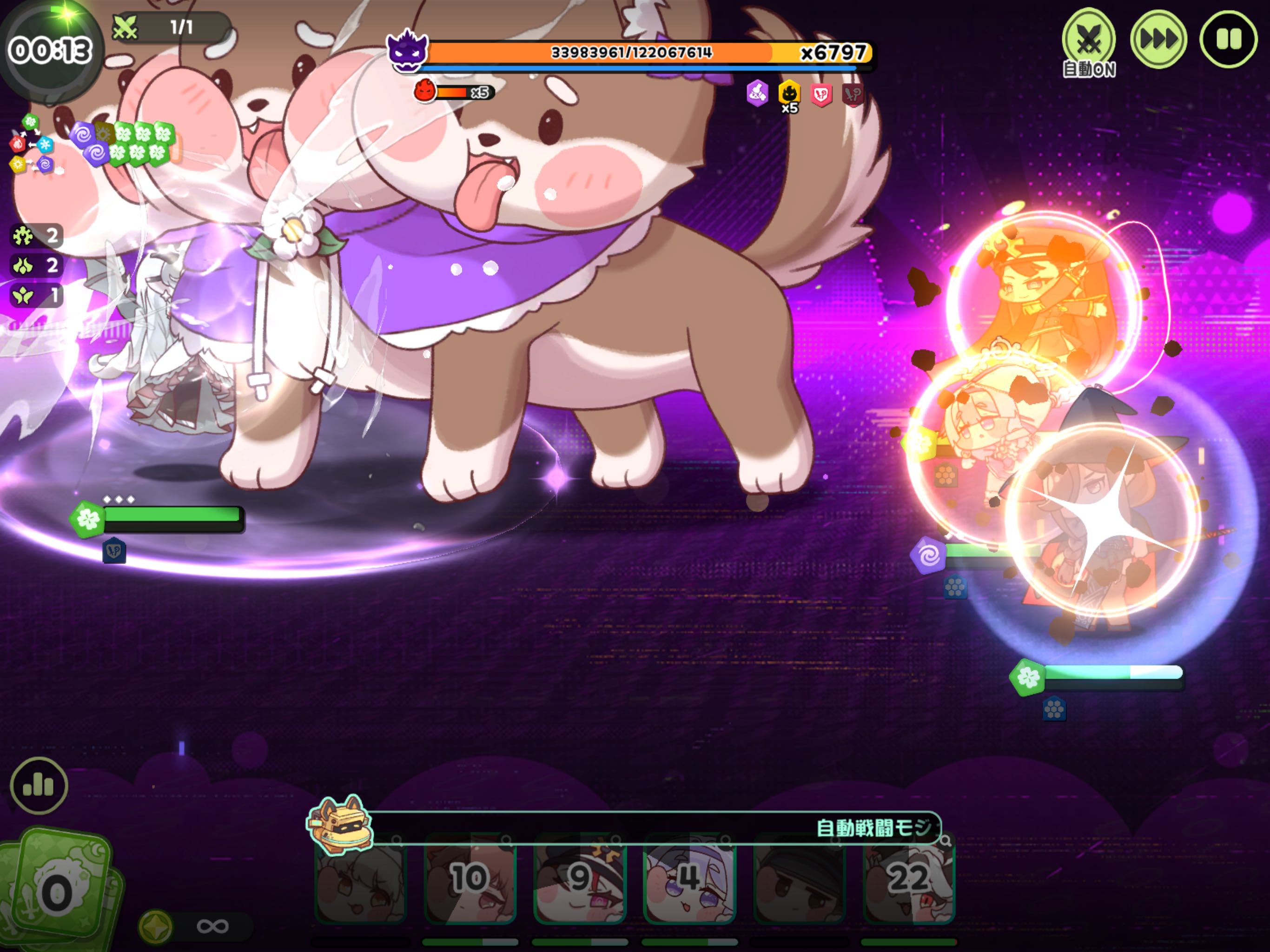Inspect the boss's yellow flame x5 status icon
This screenshot has height=952, width=1270.
(789, 93)
